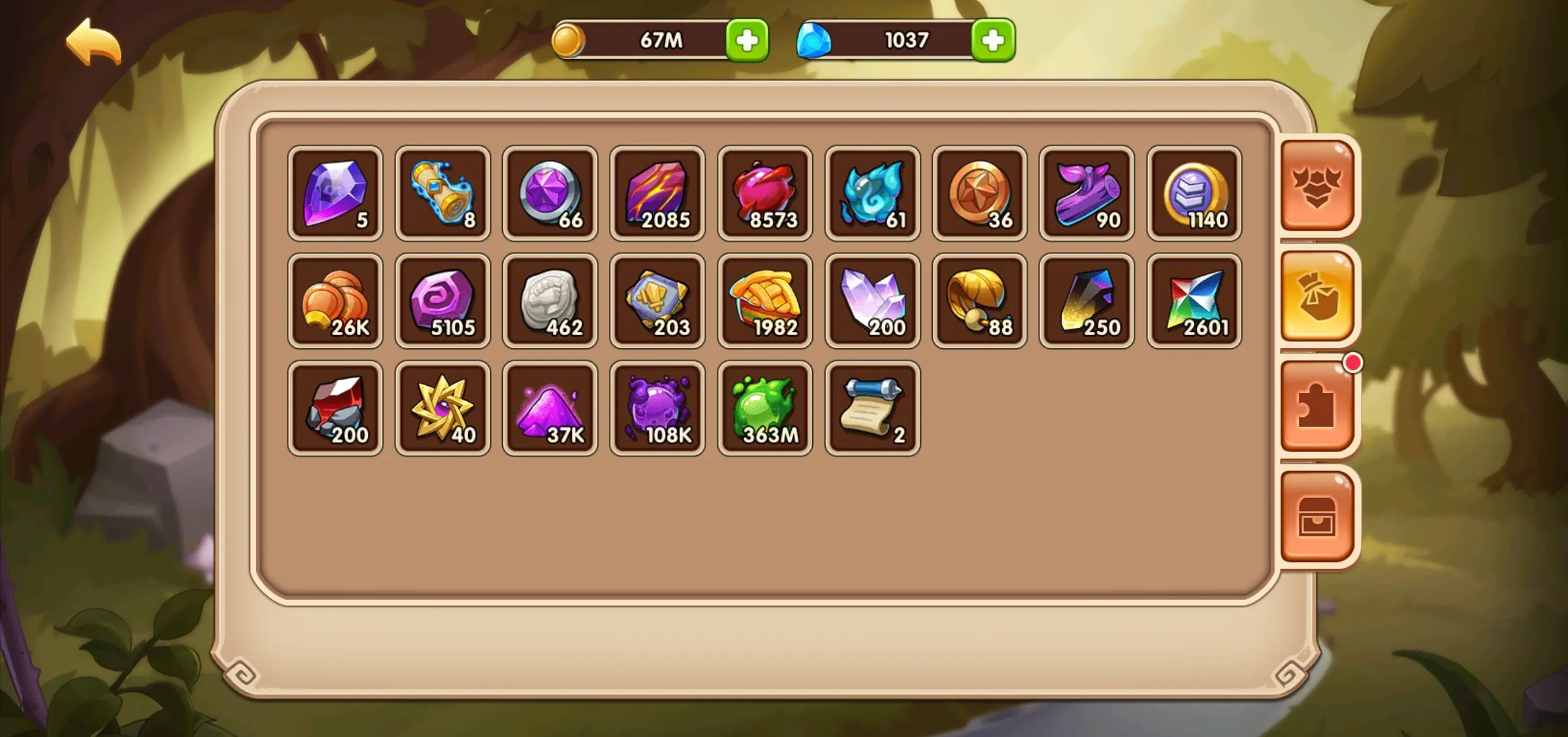
Task: Go back with the yellow arrow
Action: pyautogui.click(x=93, y=43)
